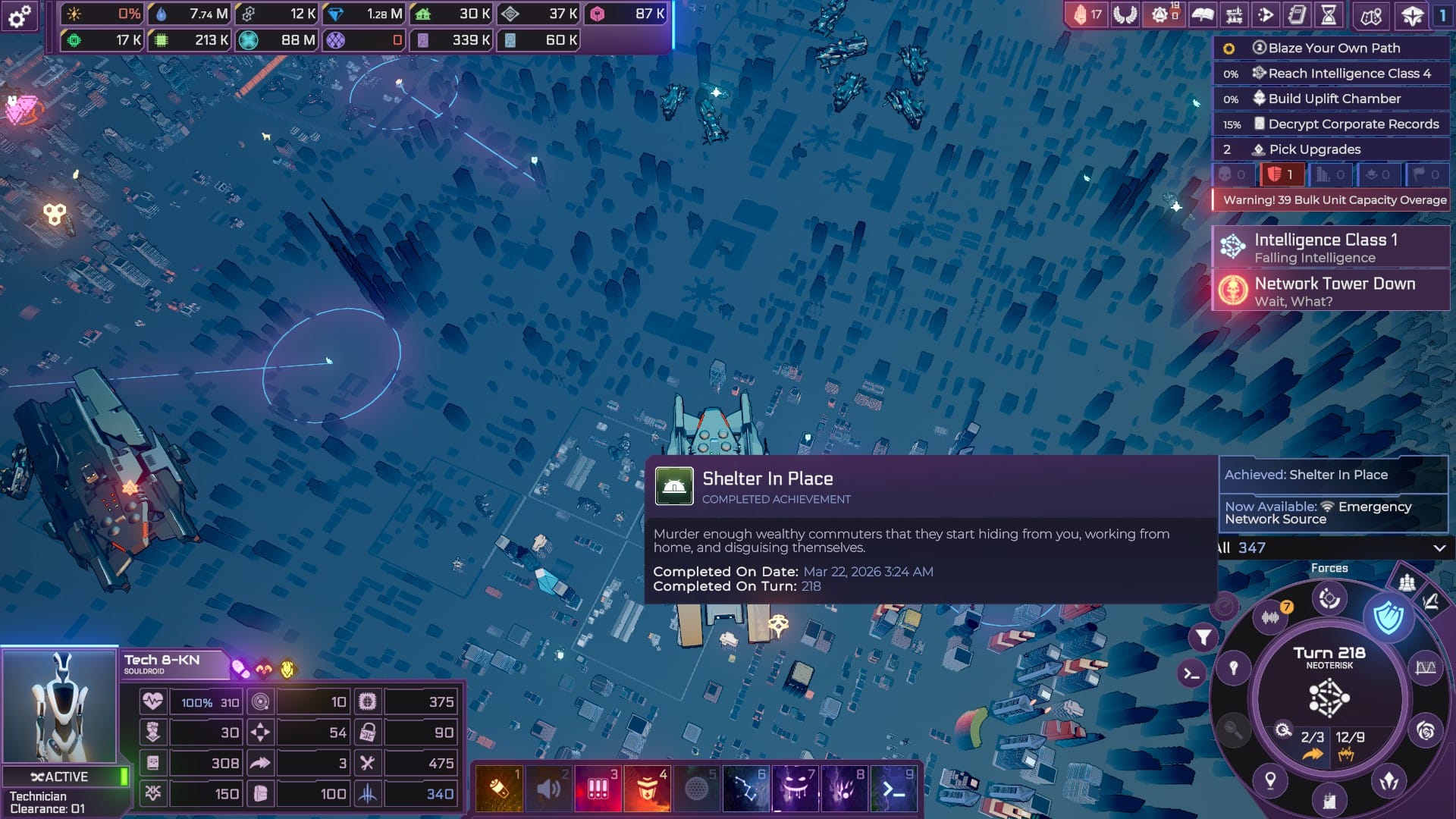
Task: Open the settings gears menu
Action: [x=20, y=15]
